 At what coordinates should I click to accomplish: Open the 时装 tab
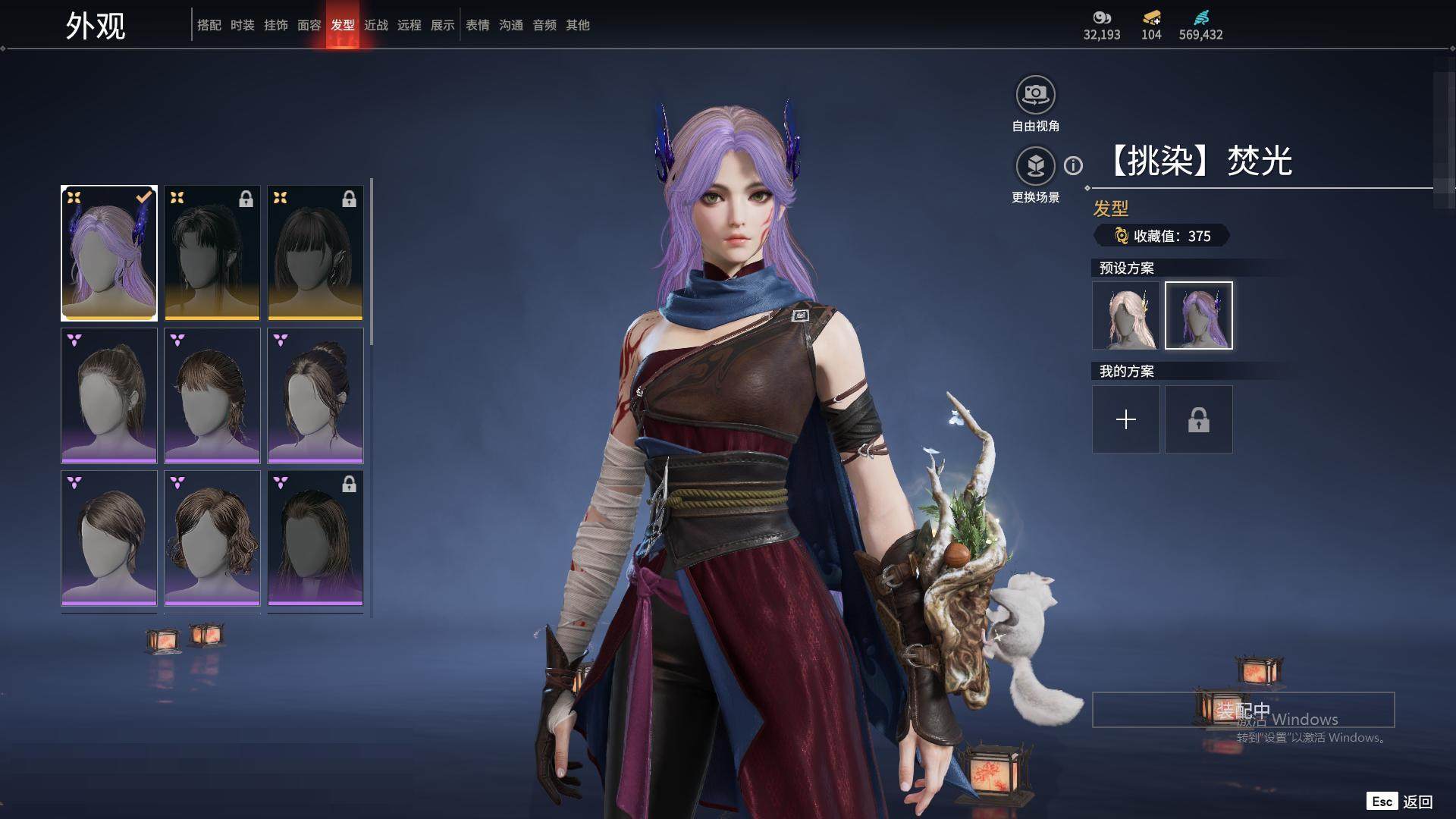pos(242,25)
